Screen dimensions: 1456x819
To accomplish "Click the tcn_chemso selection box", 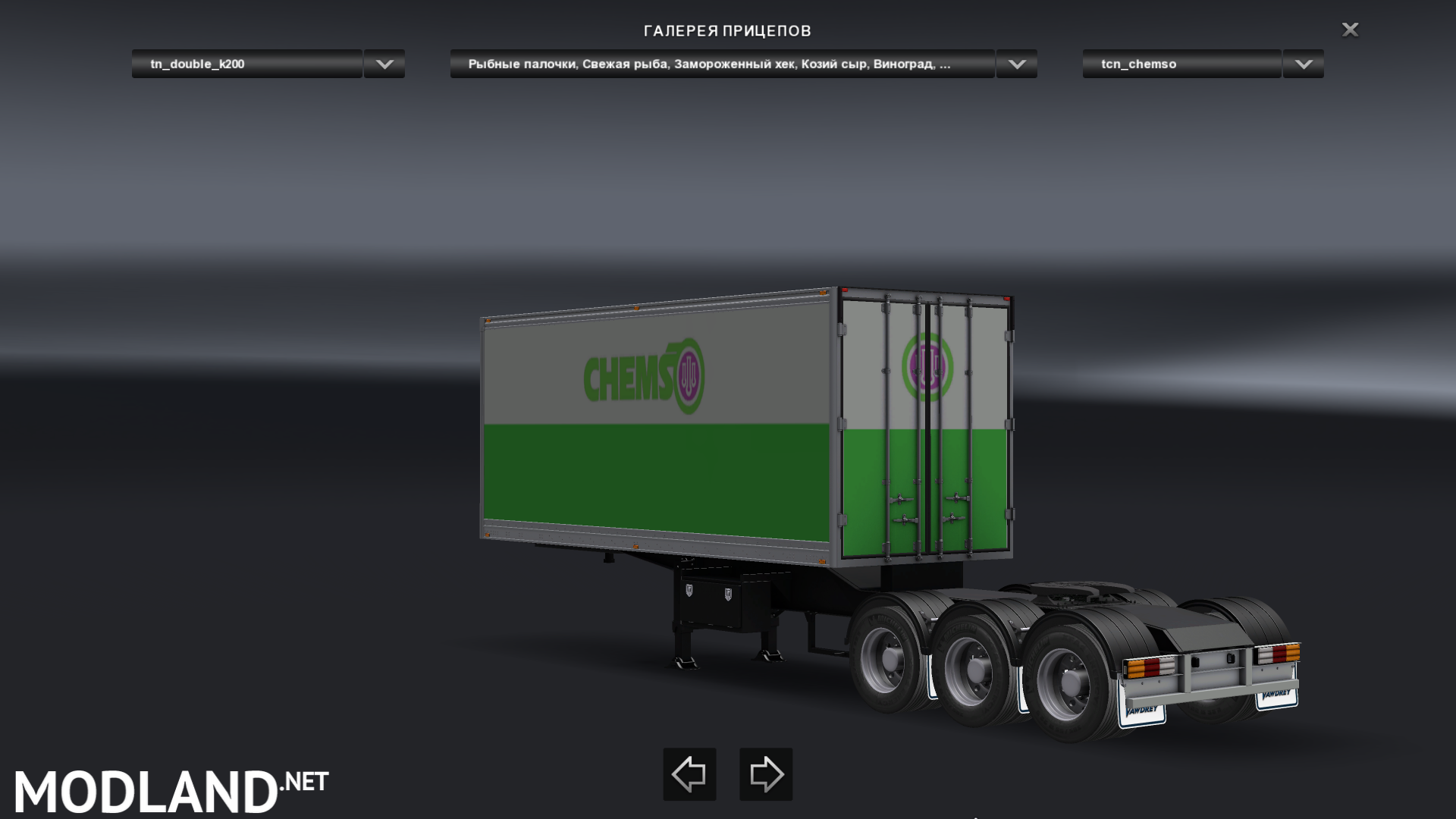I will 1180,64.
